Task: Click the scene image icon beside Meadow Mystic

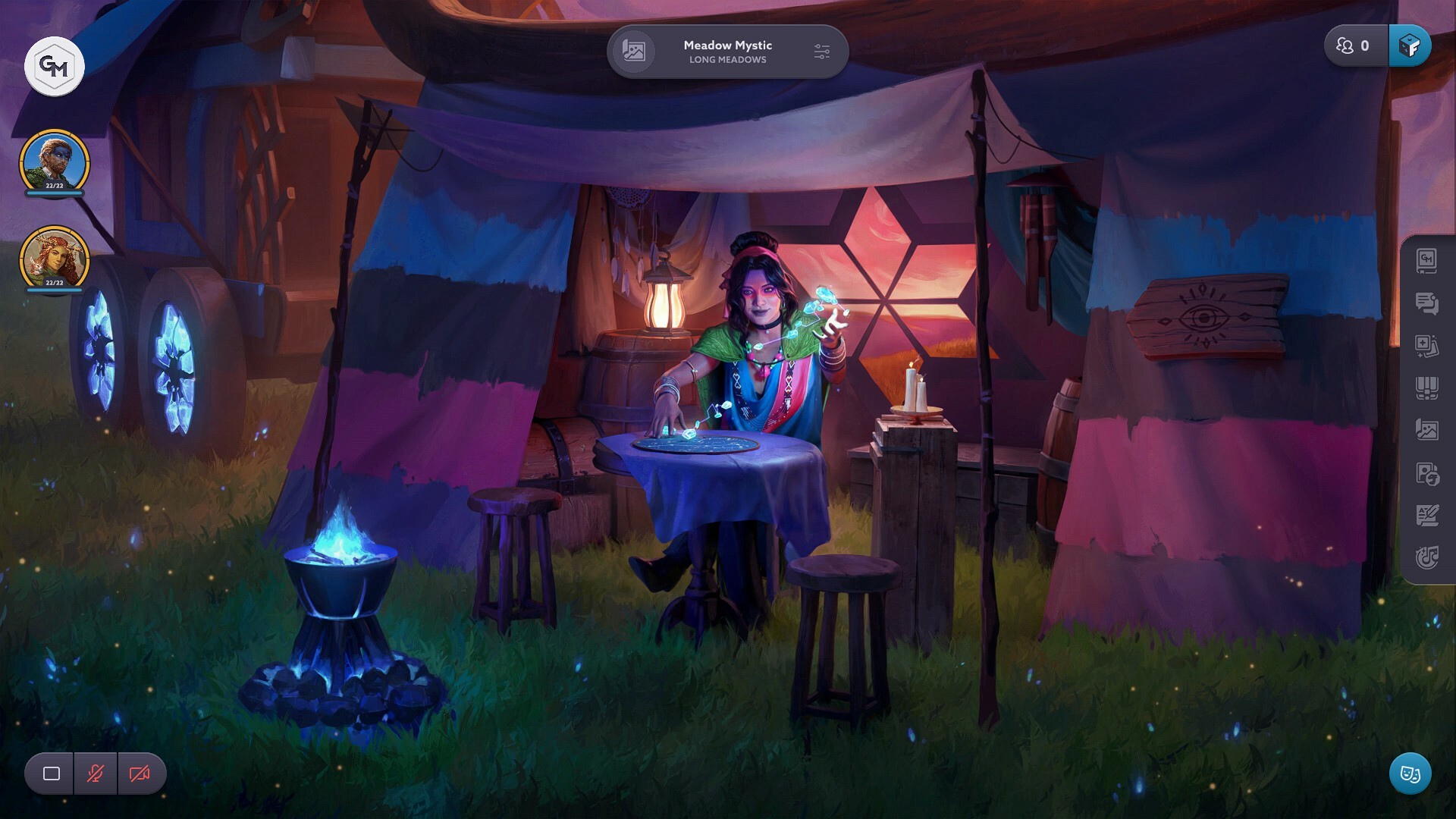Action: coord(635,52)
